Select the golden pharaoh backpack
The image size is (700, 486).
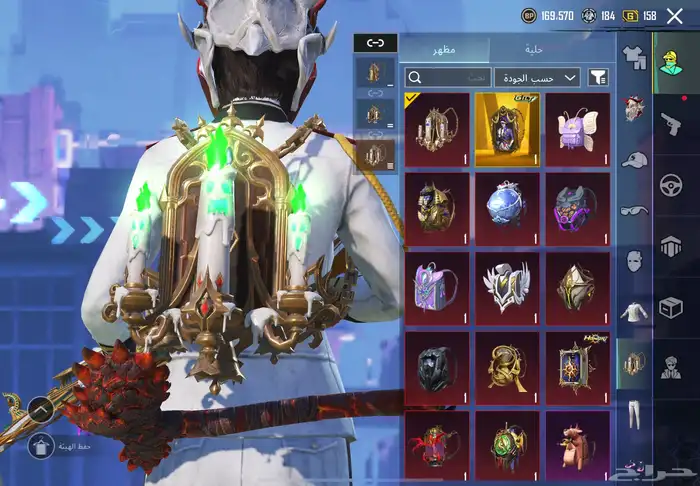[437, 208]
